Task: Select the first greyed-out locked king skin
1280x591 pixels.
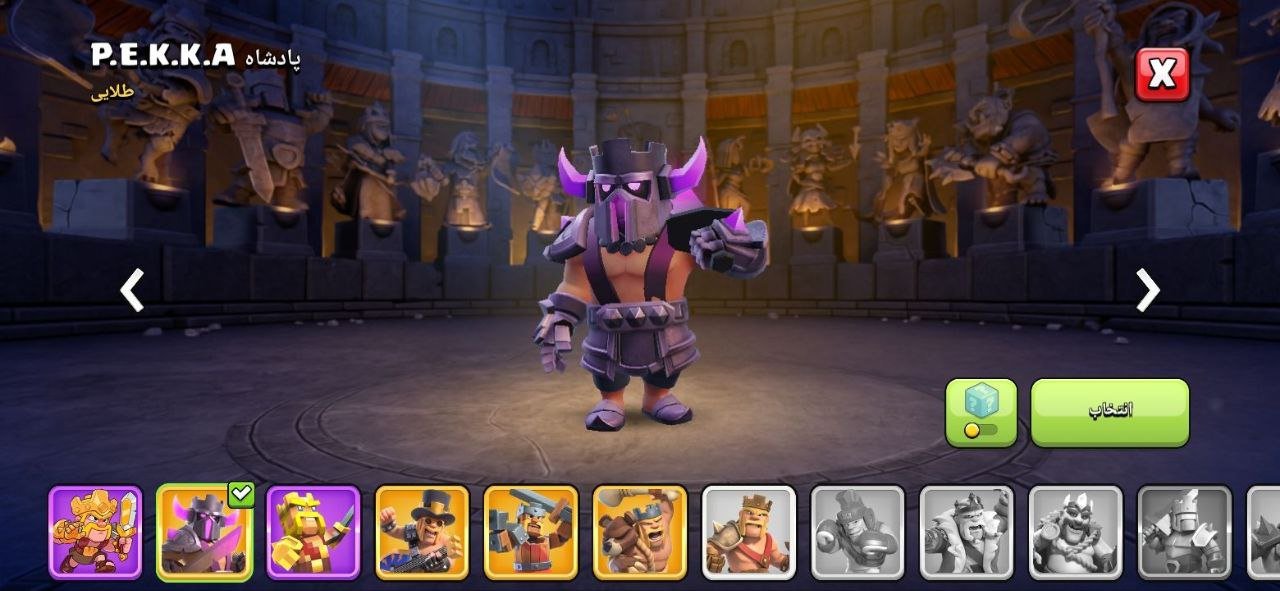Action: (858, 532)
